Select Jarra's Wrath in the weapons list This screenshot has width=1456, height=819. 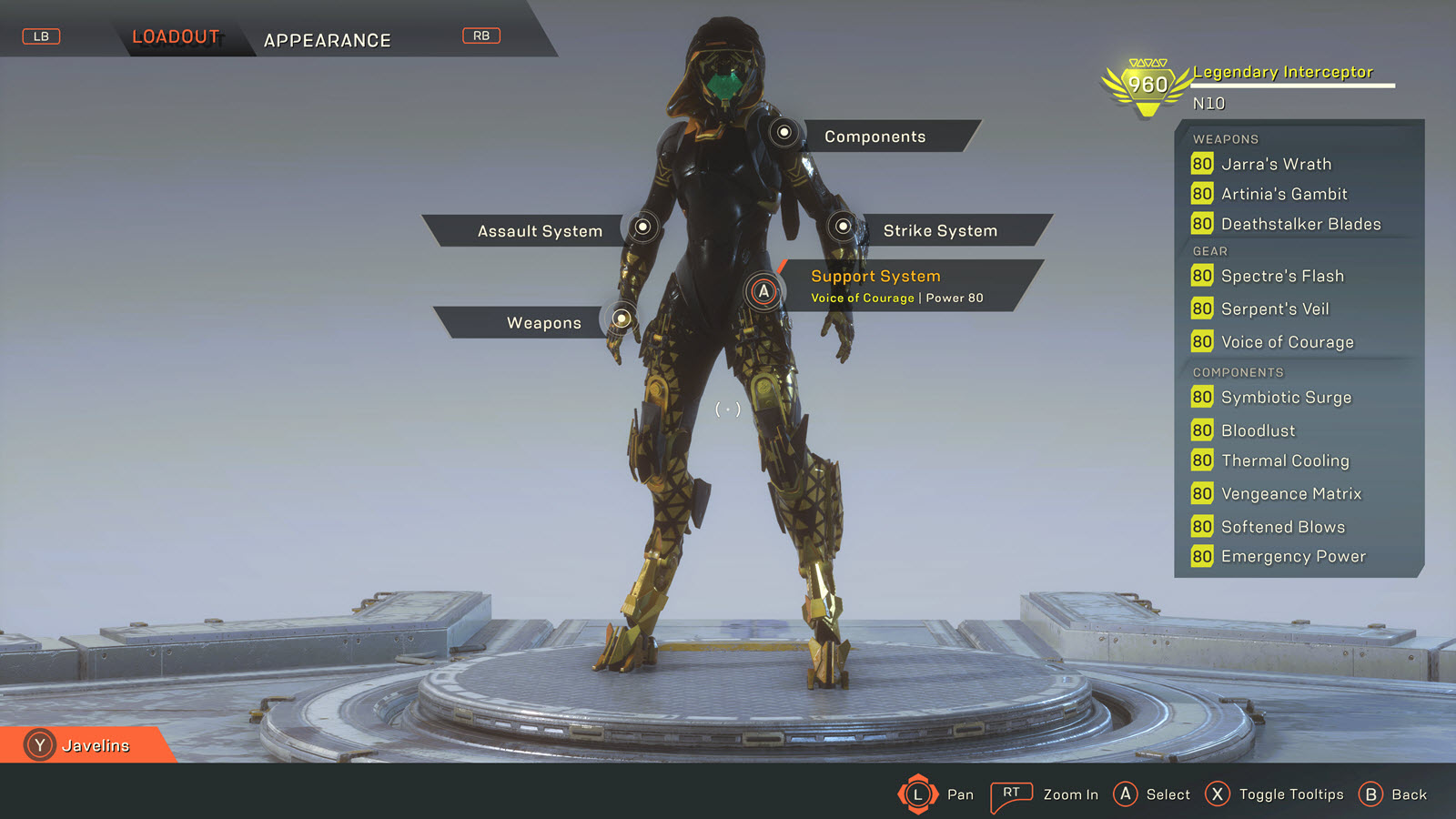point(1275,164)
